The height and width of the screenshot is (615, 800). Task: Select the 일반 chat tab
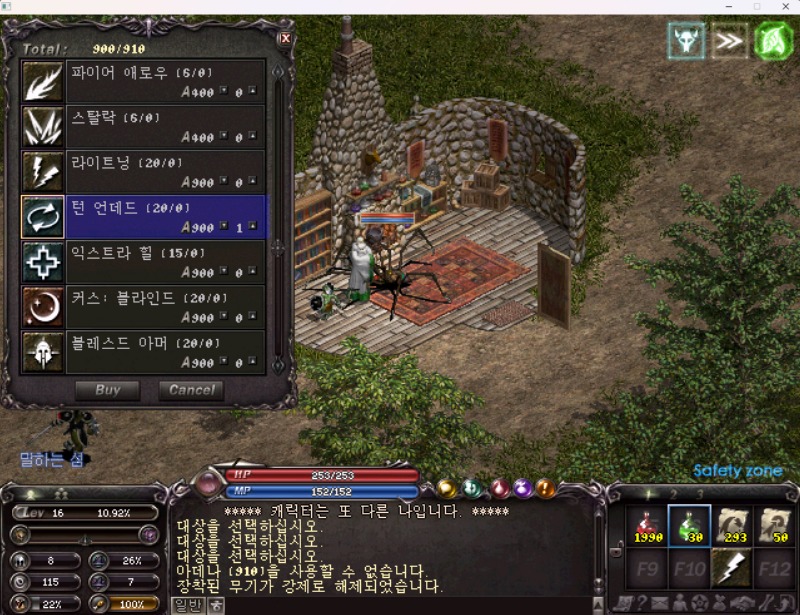pos(187,604)
